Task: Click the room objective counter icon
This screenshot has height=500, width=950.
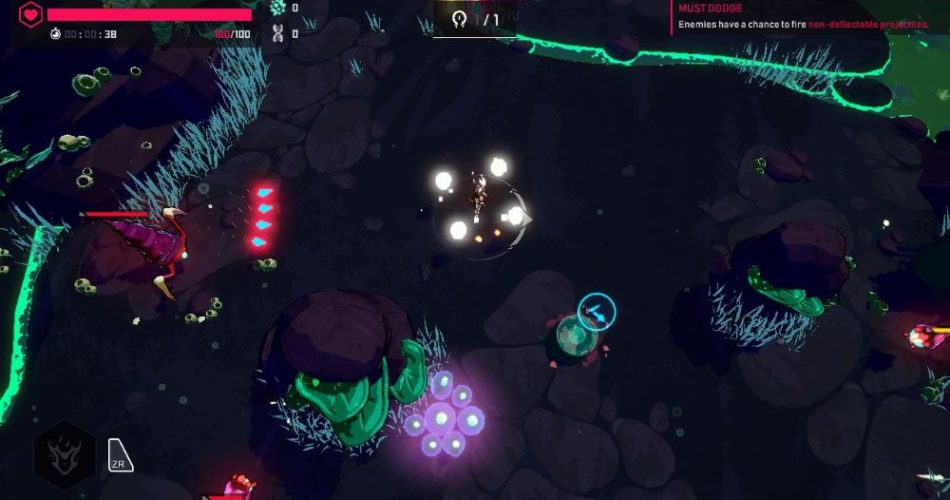Action: 460,19
